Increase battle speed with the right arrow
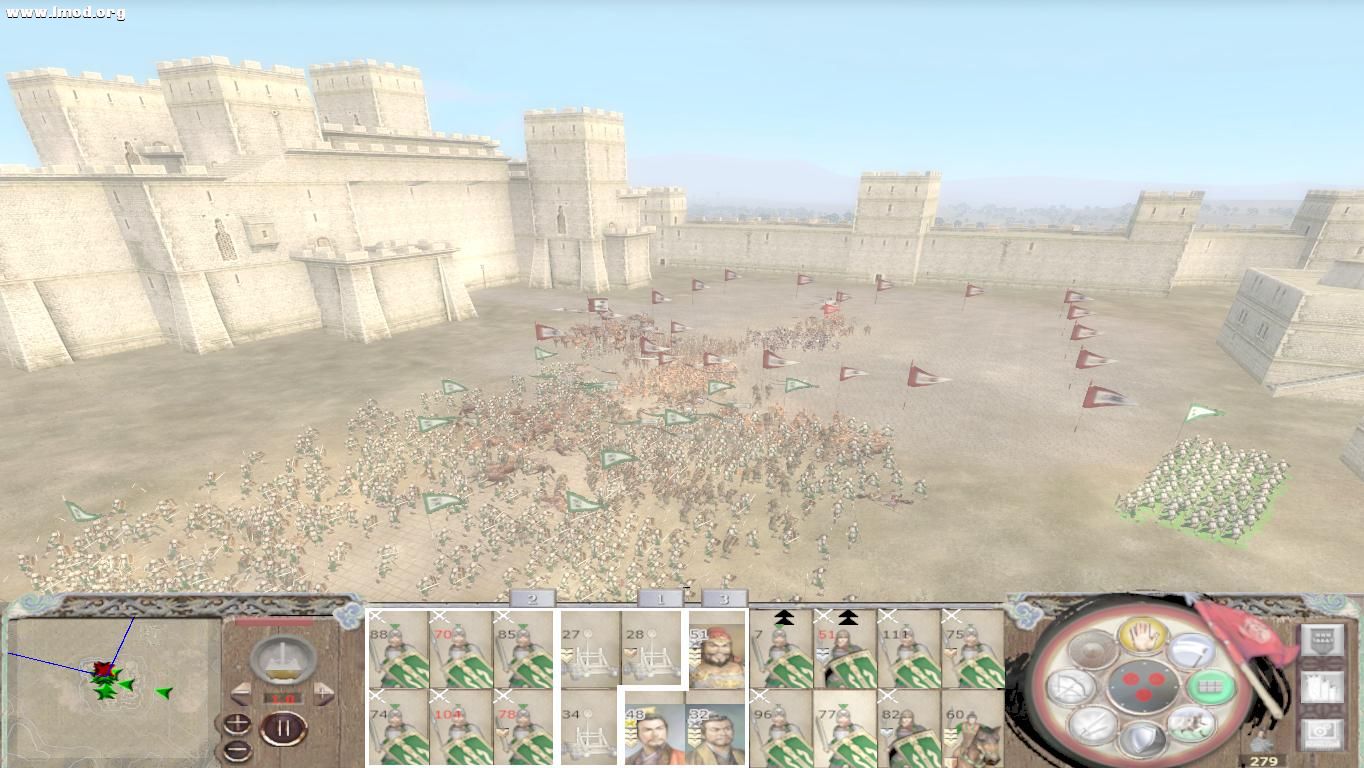This screenshot has height=768, width=1364. pos(323,693)
